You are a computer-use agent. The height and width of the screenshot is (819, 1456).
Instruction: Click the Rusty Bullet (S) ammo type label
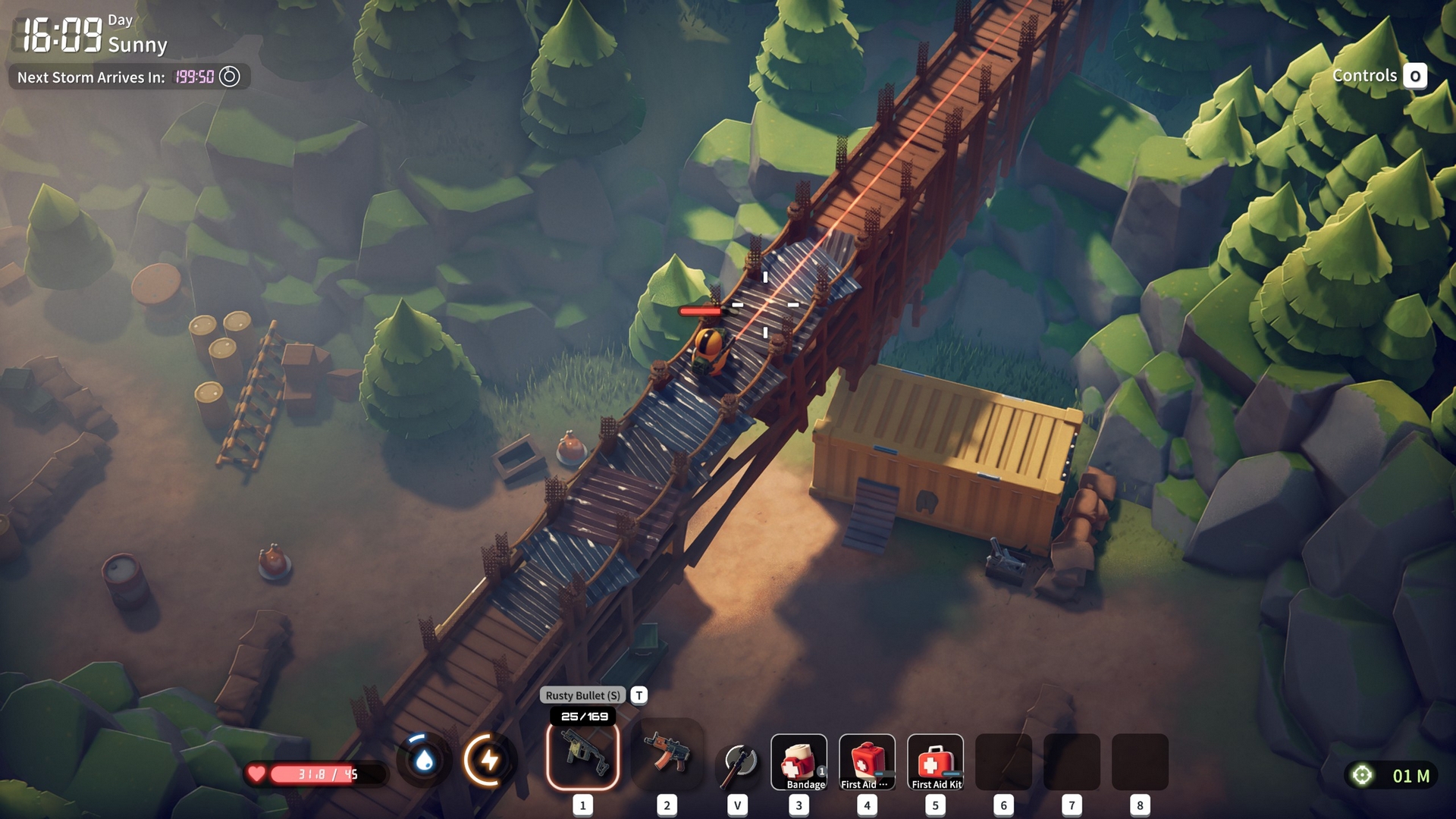tap(582, 695)
